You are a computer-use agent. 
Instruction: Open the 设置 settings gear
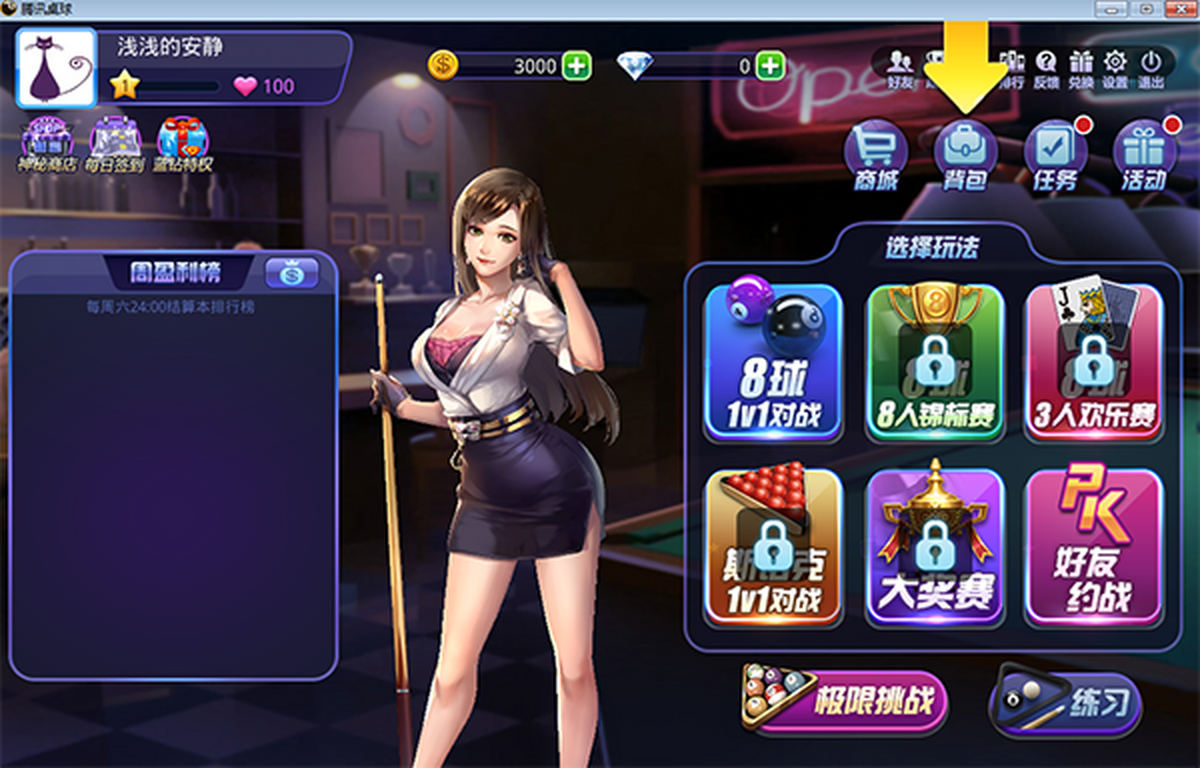pyautogui.click(x=1115, y=68)
